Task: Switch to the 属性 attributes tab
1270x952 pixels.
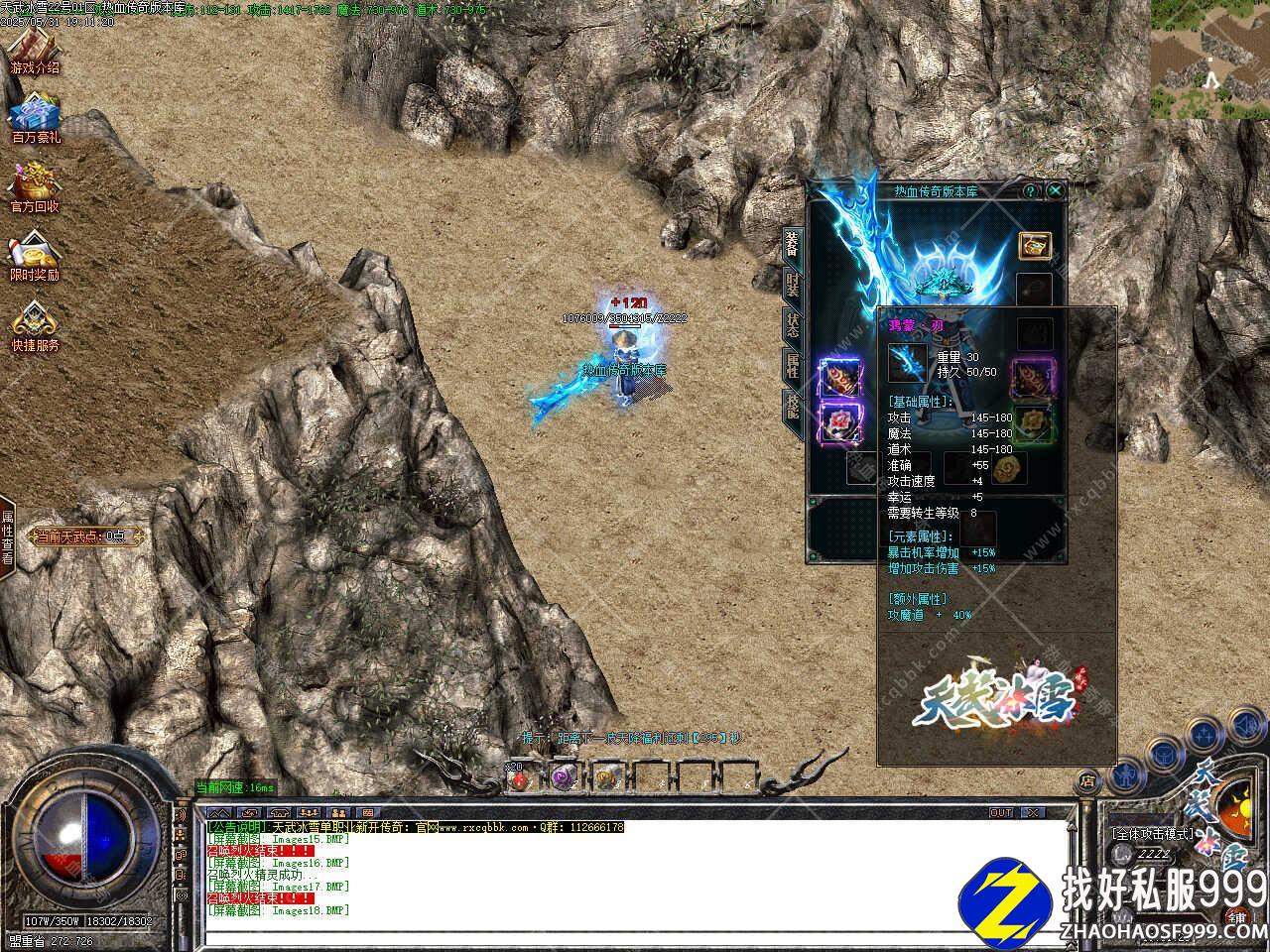Action: tap(792, 364)
